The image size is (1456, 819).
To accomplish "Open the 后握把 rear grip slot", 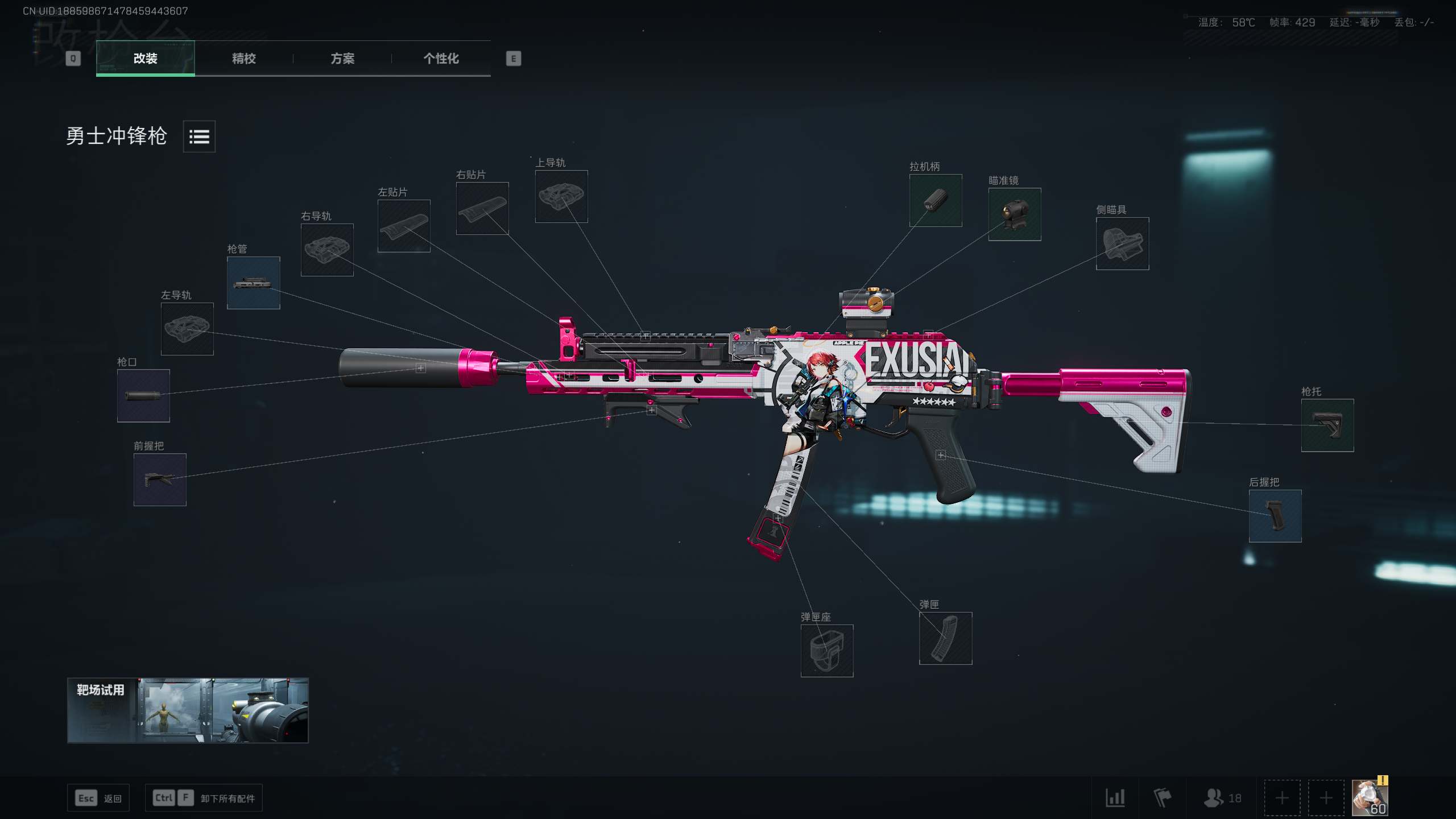I will coord(1275,516).
